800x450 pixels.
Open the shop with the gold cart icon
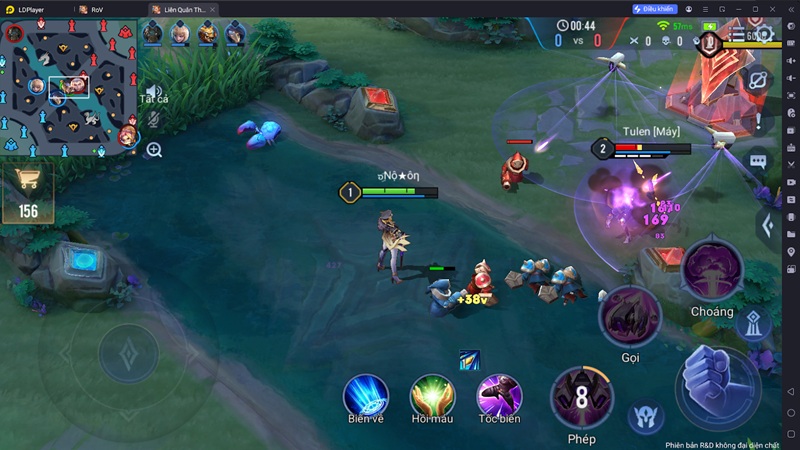[28, 192]
